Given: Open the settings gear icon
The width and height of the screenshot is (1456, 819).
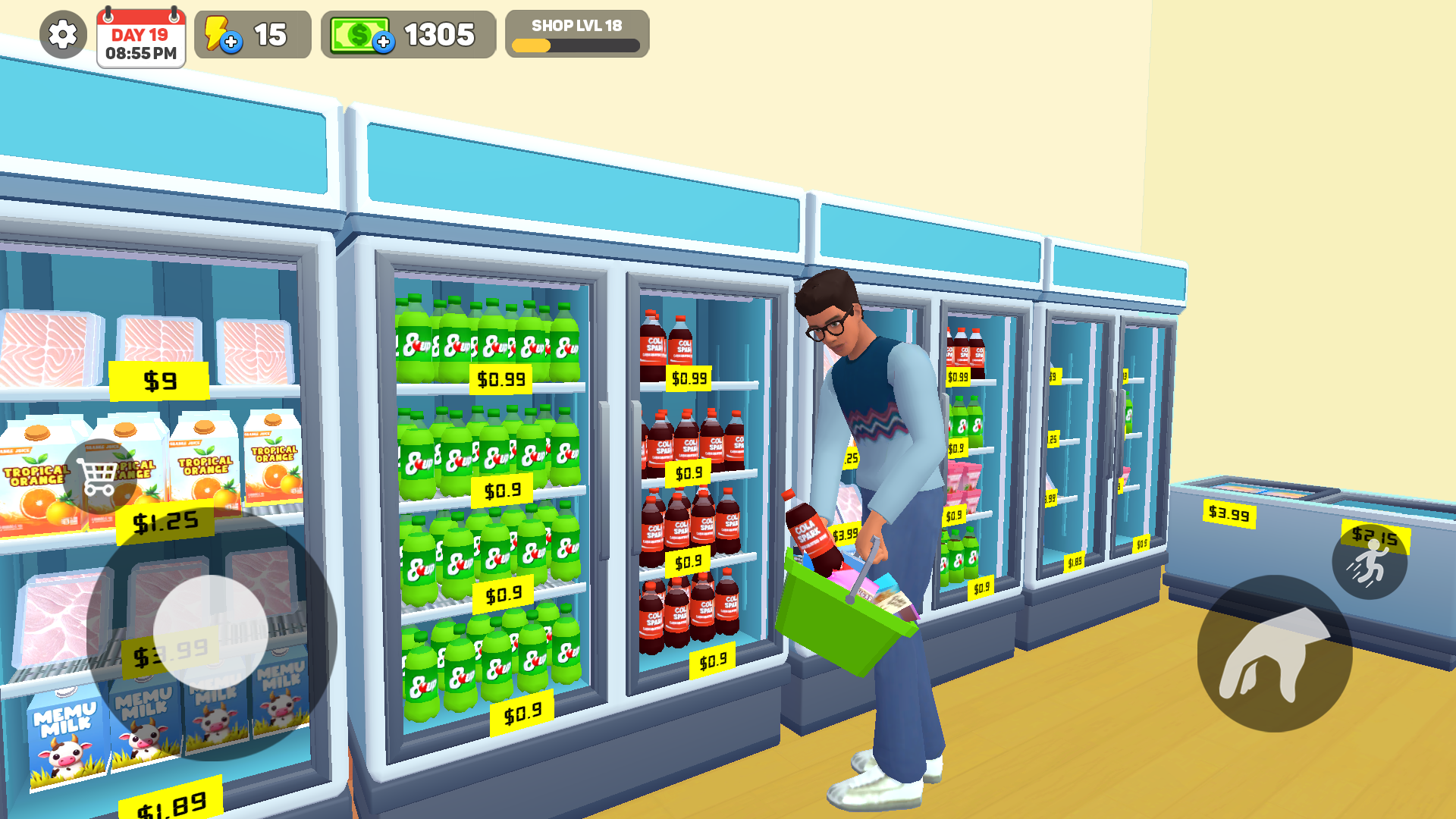Looking at the screenshot, I should [61, 34].
